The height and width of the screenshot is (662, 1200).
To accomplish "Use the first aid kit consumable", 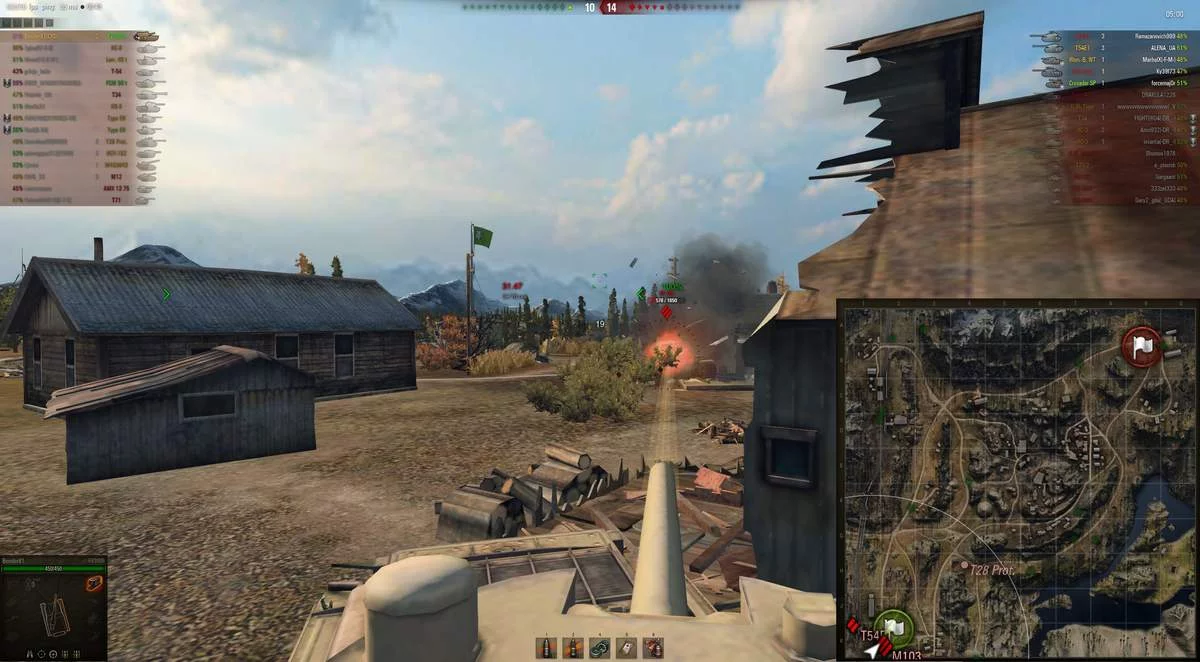I will click(x=627, y=648).
